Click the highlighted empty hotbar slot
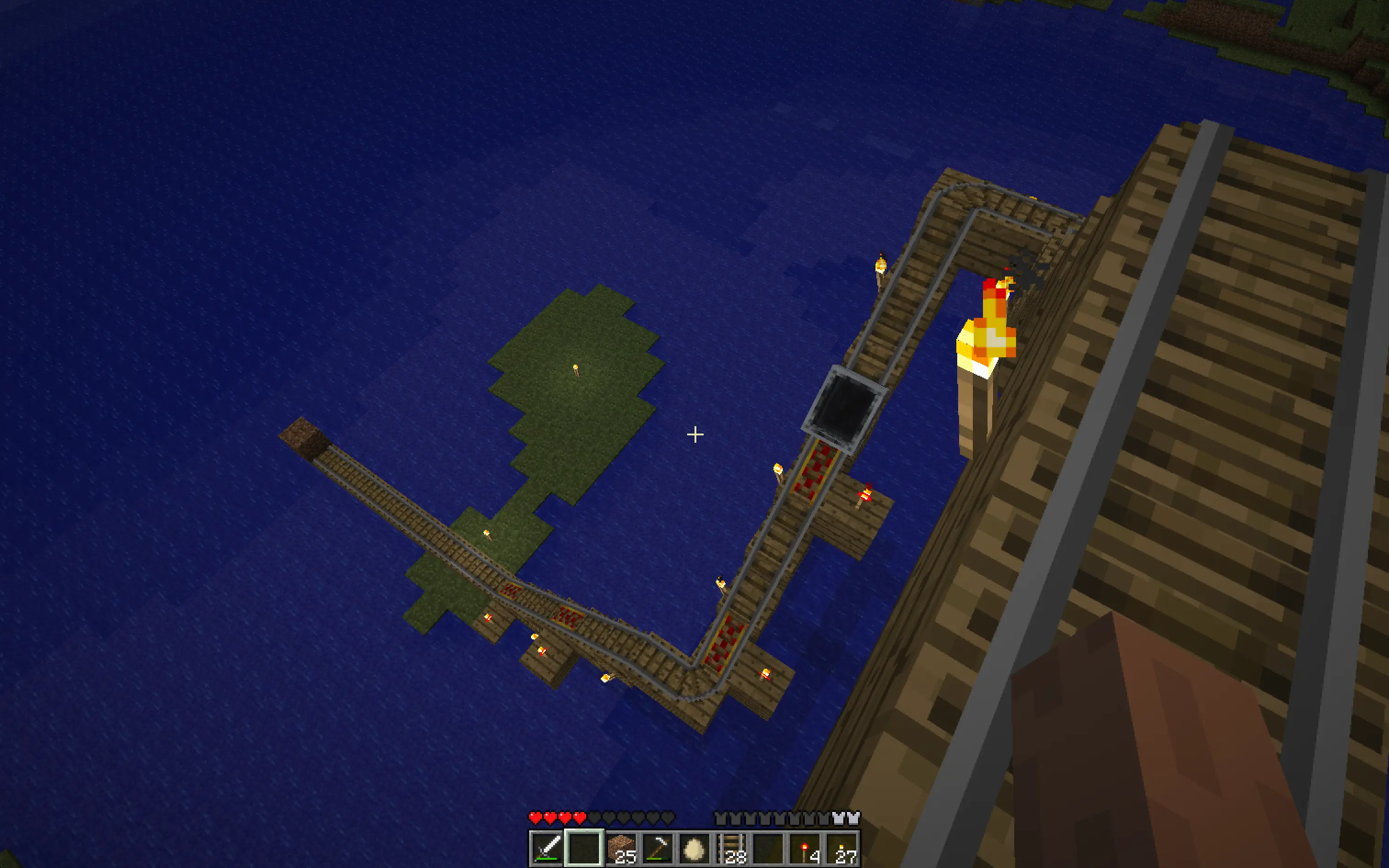This screenshot has width=1389, height=868. [x=584, y=848]
